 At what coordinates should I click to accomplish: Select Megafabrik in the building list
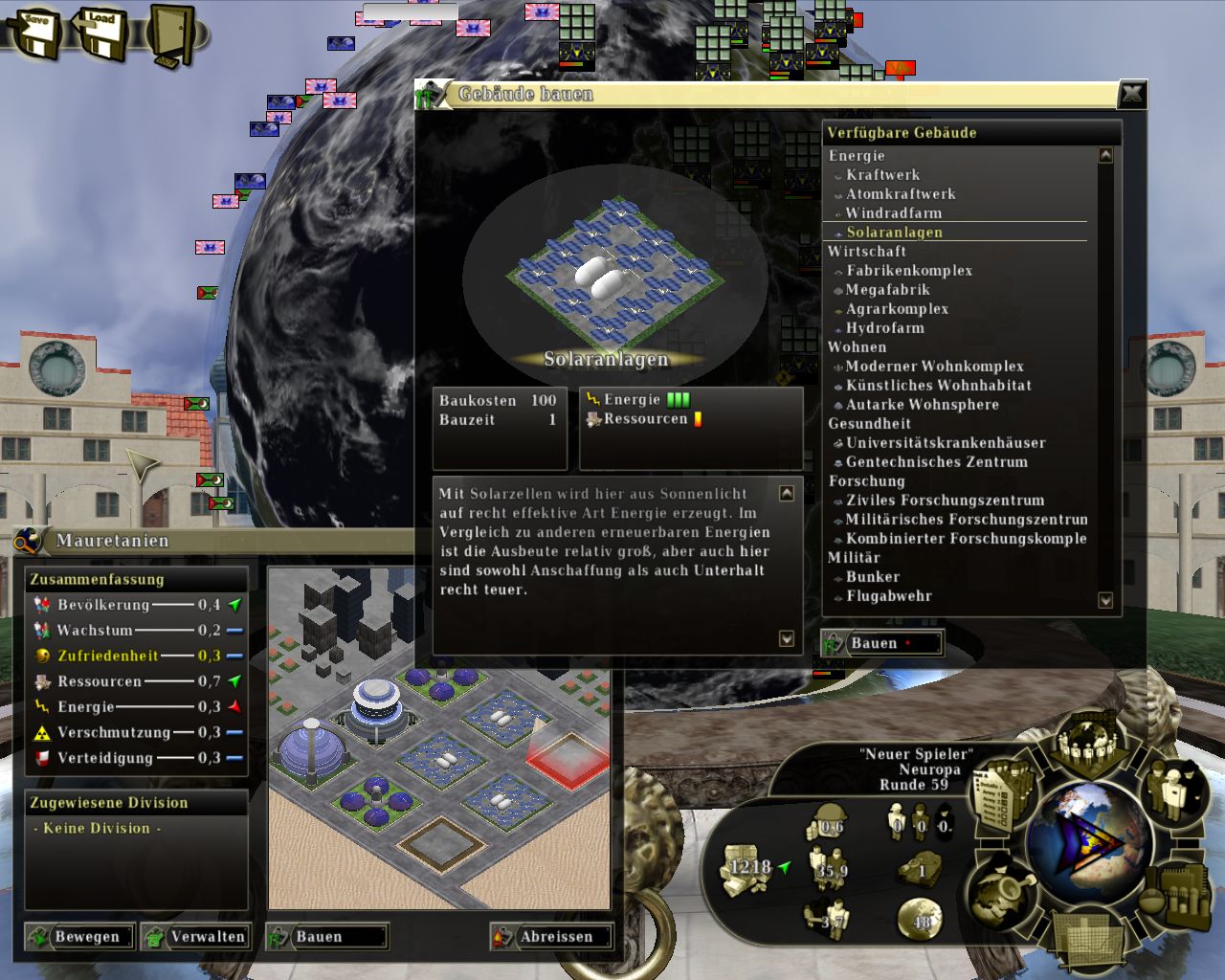point(887,290)
